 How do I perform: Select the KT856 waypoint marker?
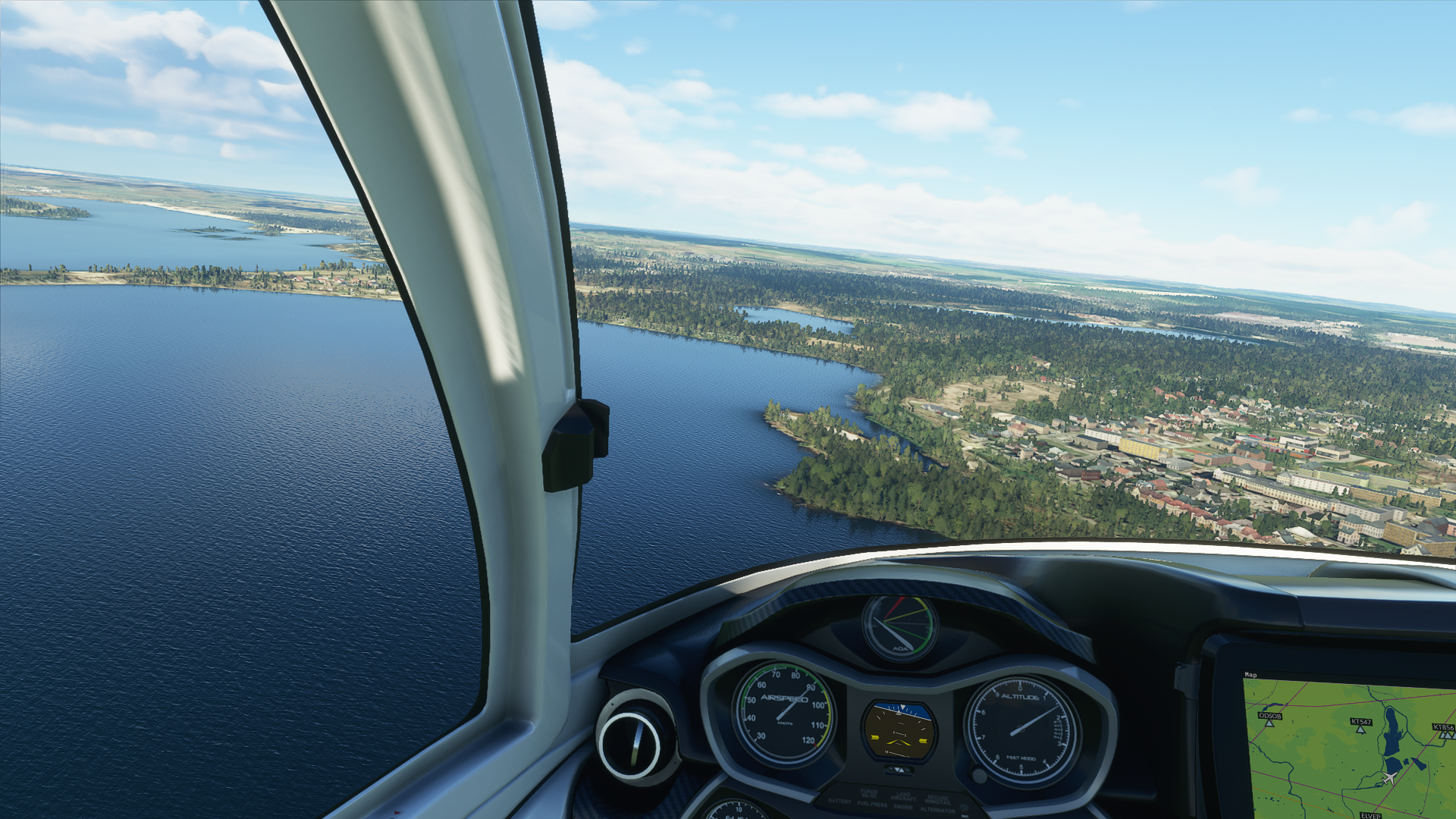point(1443,734)
